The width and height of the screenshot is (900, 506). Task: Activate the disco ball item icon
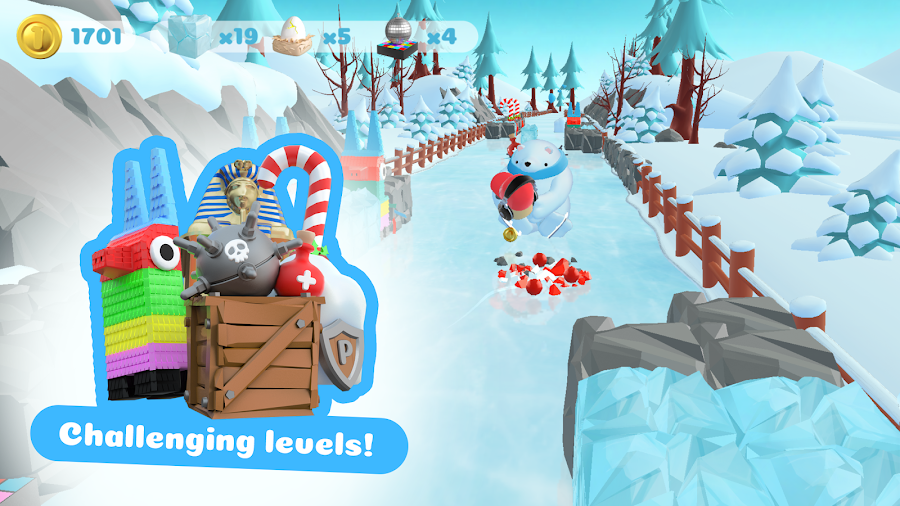pos(397,38)
